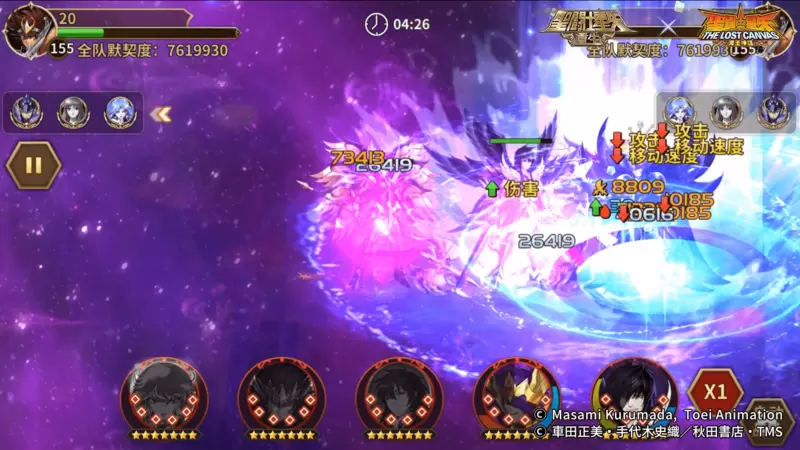Select the dark armored helmet support icon on the left panel

(x=26, y=113)
